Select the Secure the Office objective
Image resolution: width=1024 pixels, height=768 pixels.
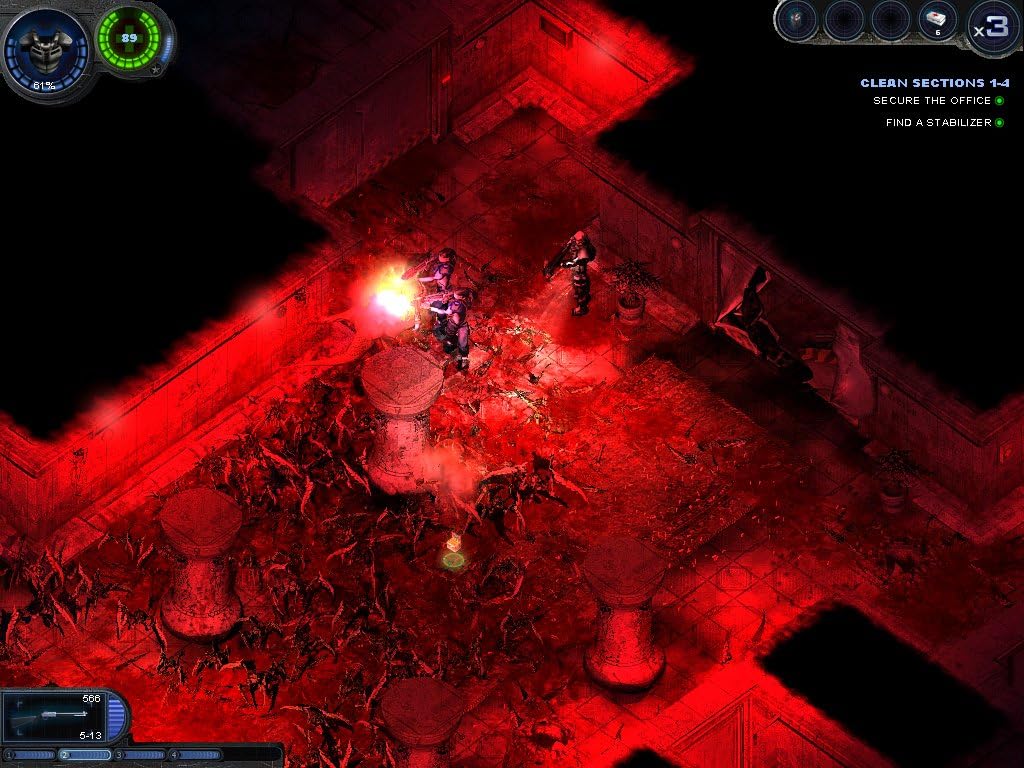[931, 101]
